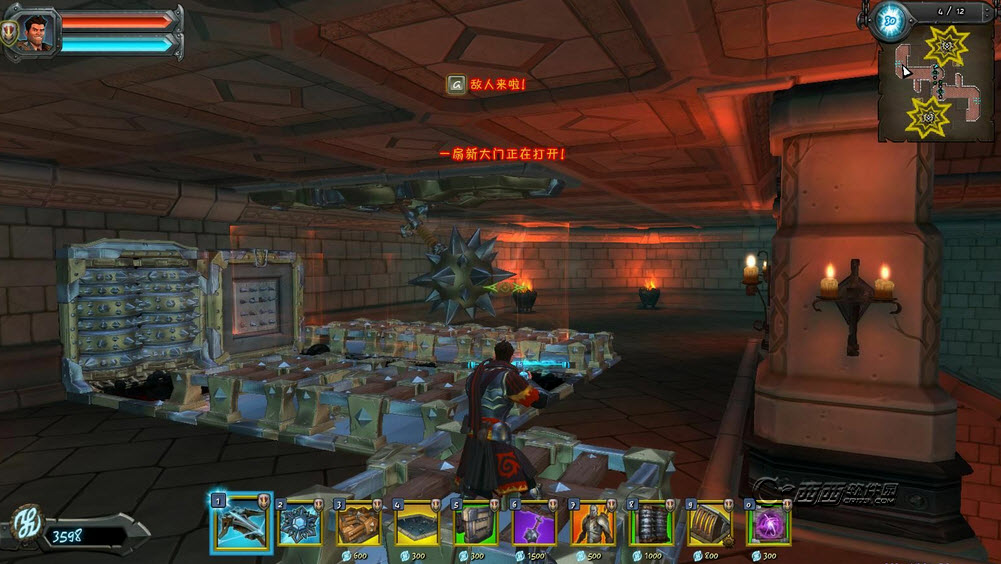1001x564 pixels.
Task: Pick the spiked wall panel trap costing 300
Action: coord(475,524)
